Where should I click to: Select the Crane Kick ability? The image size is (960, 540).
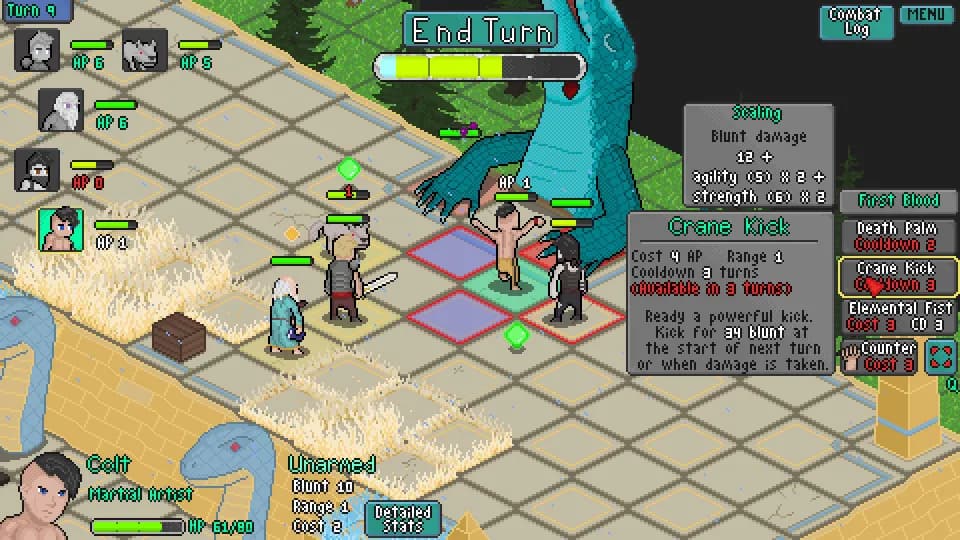pyautogui.click(x=897, y=276)
